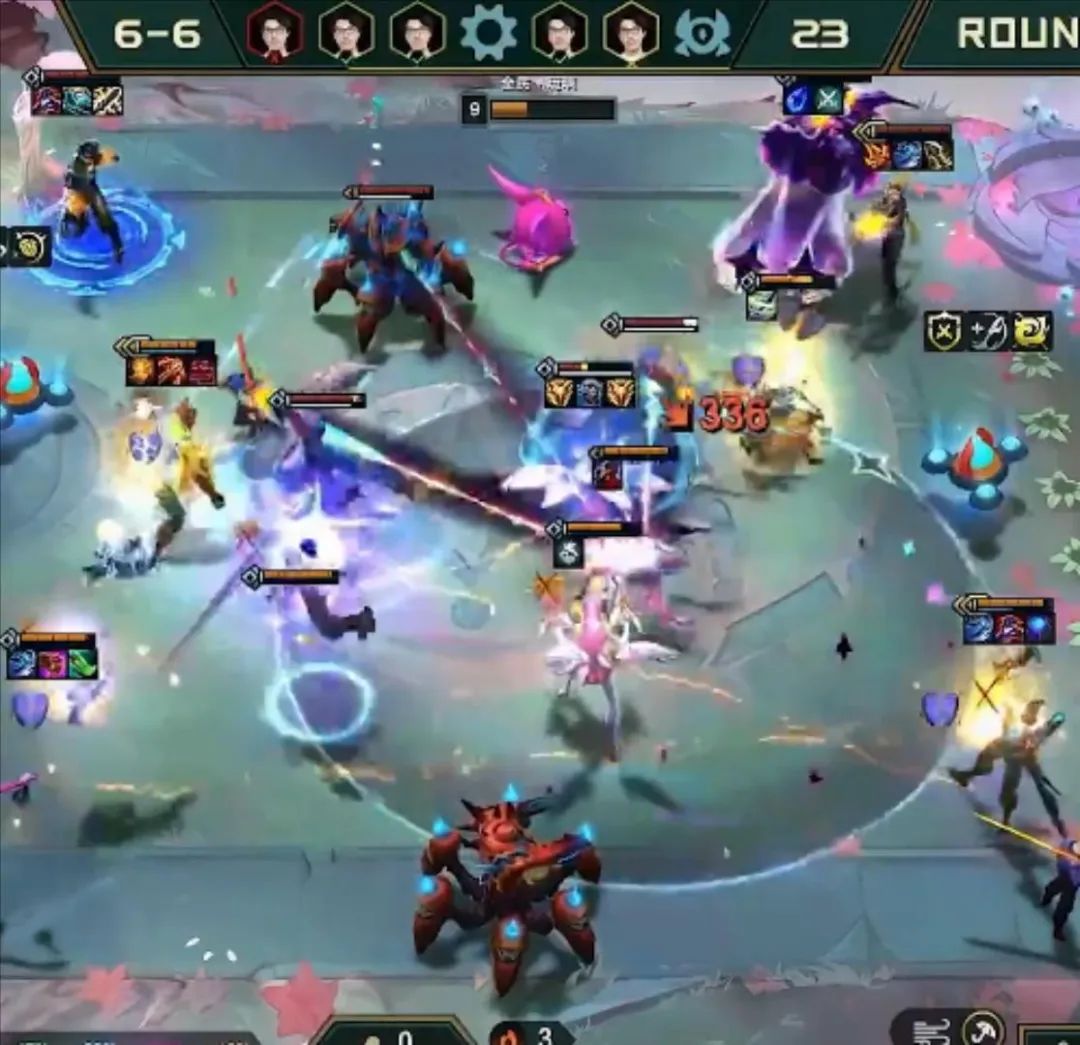This screenshot has width=1080, height=1045.
Task: Select the red-bordered player portrait
Action: tap(274, 32)
